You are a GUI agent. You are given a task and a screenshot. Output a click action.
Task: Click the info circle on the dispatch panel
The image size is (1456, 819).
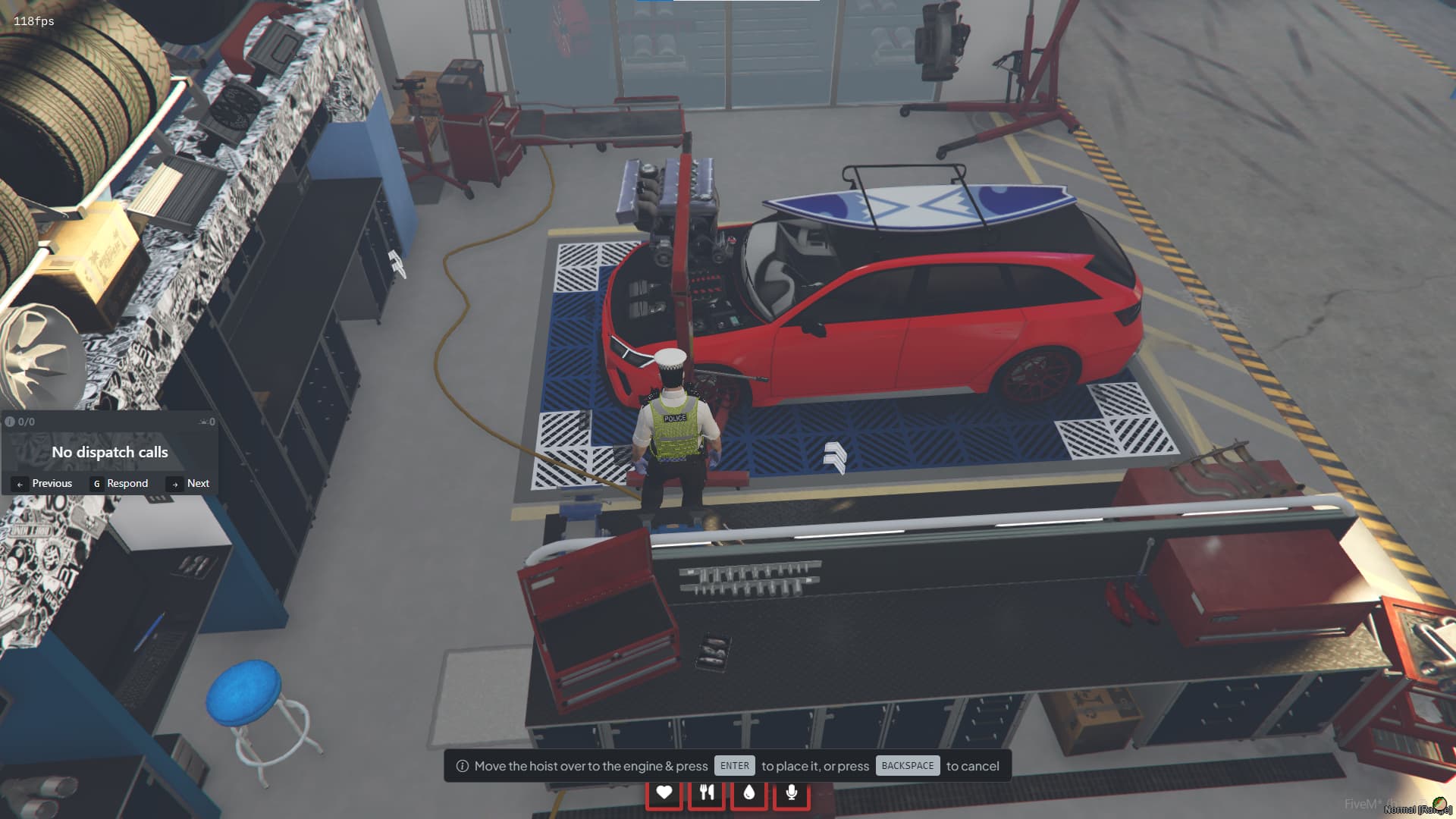pos(11,421)
